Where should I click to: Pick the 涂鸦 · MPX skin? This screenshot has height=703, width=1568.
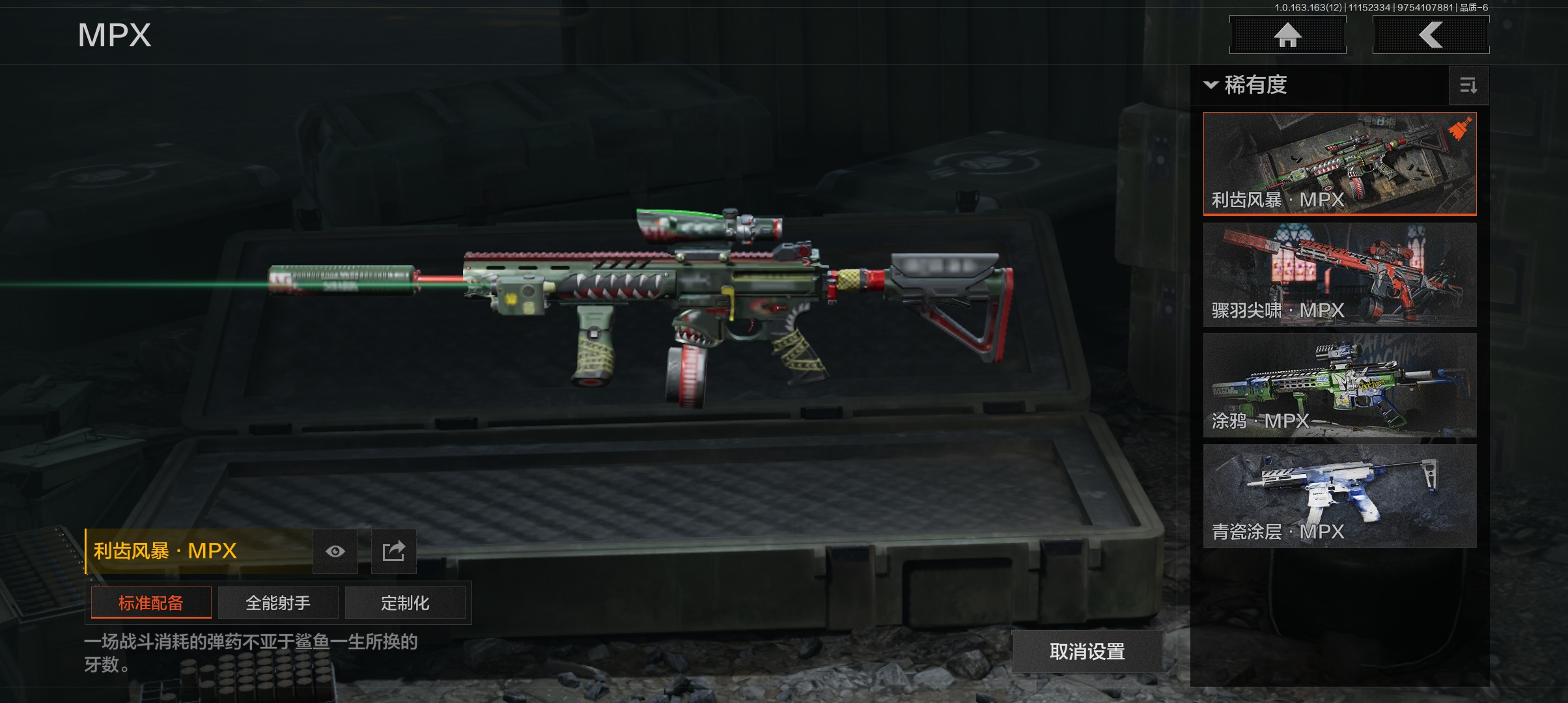1339,385
